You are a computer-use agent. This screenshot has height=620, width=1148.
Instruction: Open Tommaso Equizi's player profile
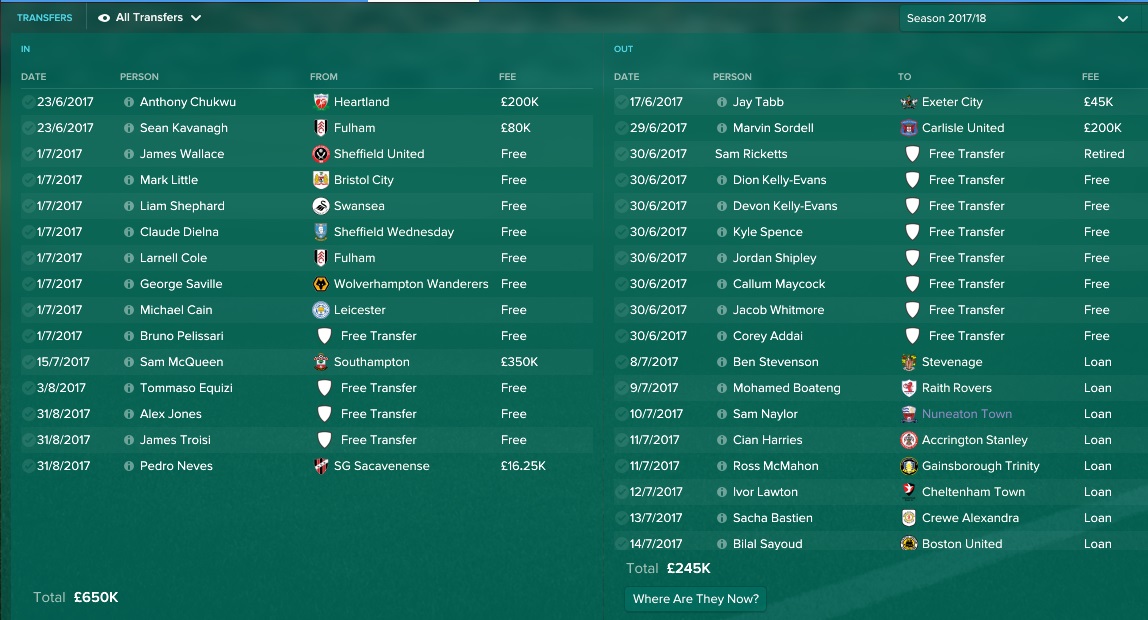[188, 388]
